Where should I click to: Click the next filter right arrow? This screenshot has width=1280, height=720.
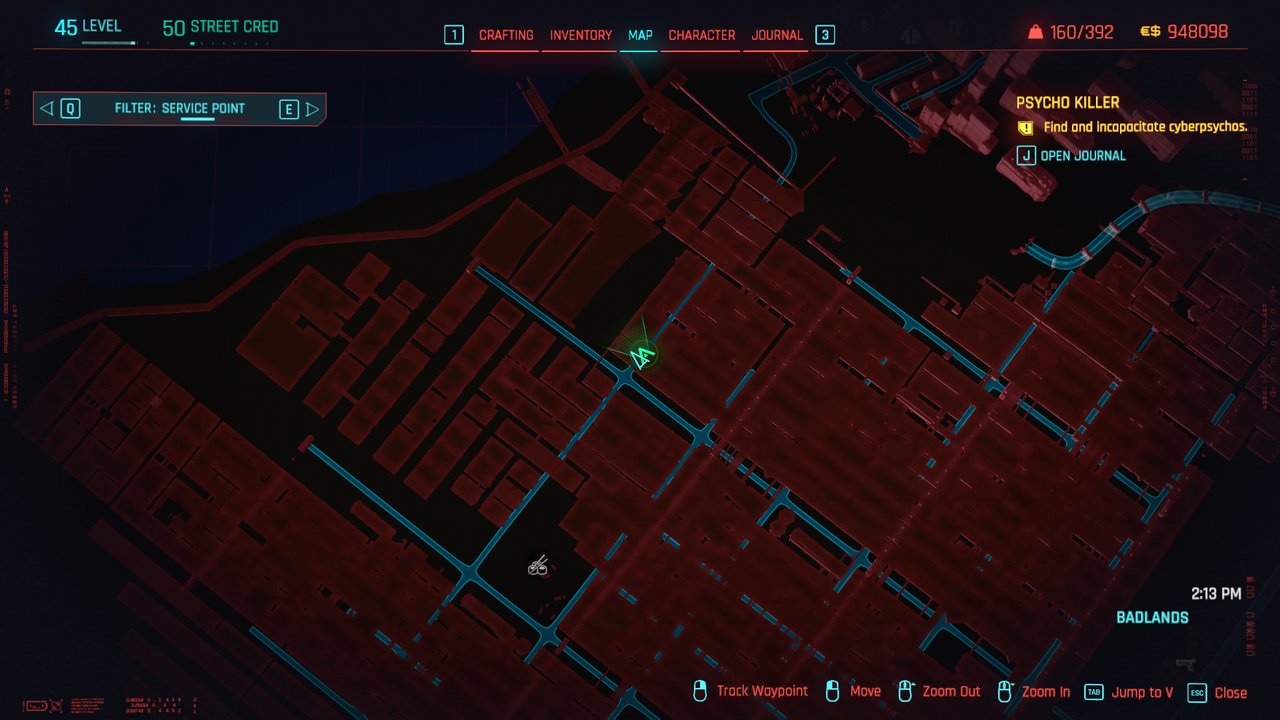pos(313,109)
